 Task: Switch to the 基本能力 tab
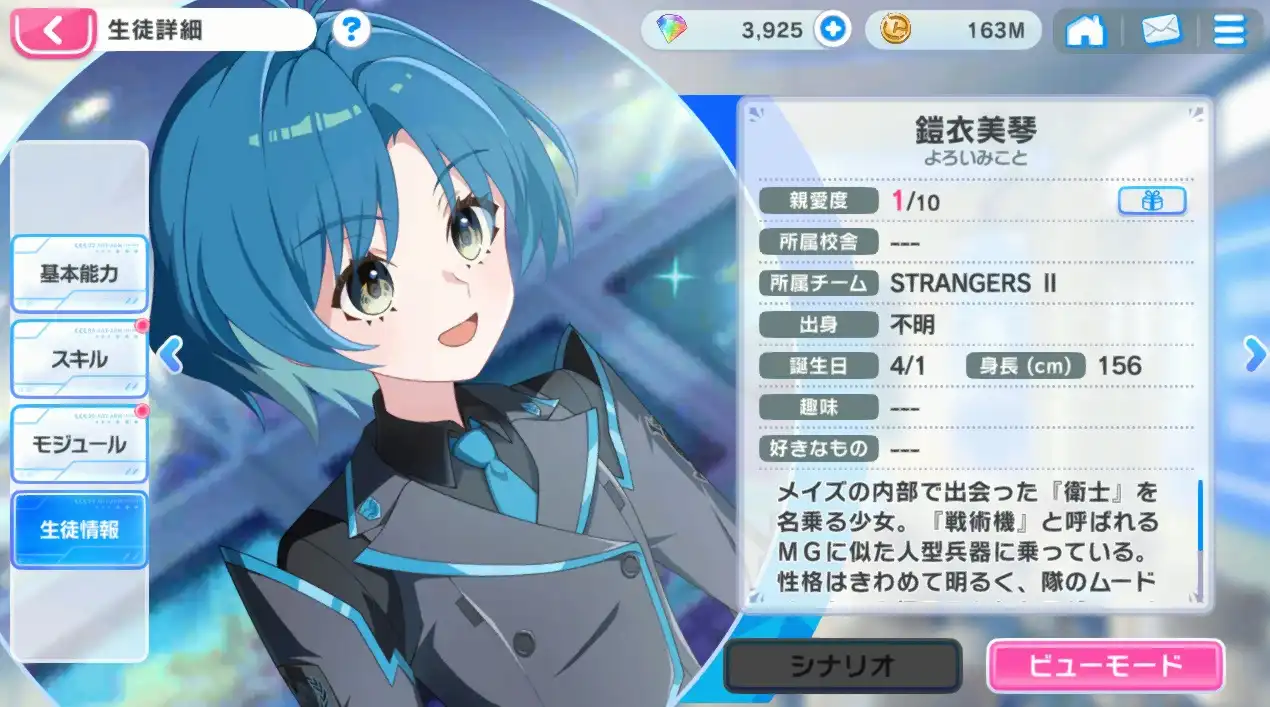79,275
